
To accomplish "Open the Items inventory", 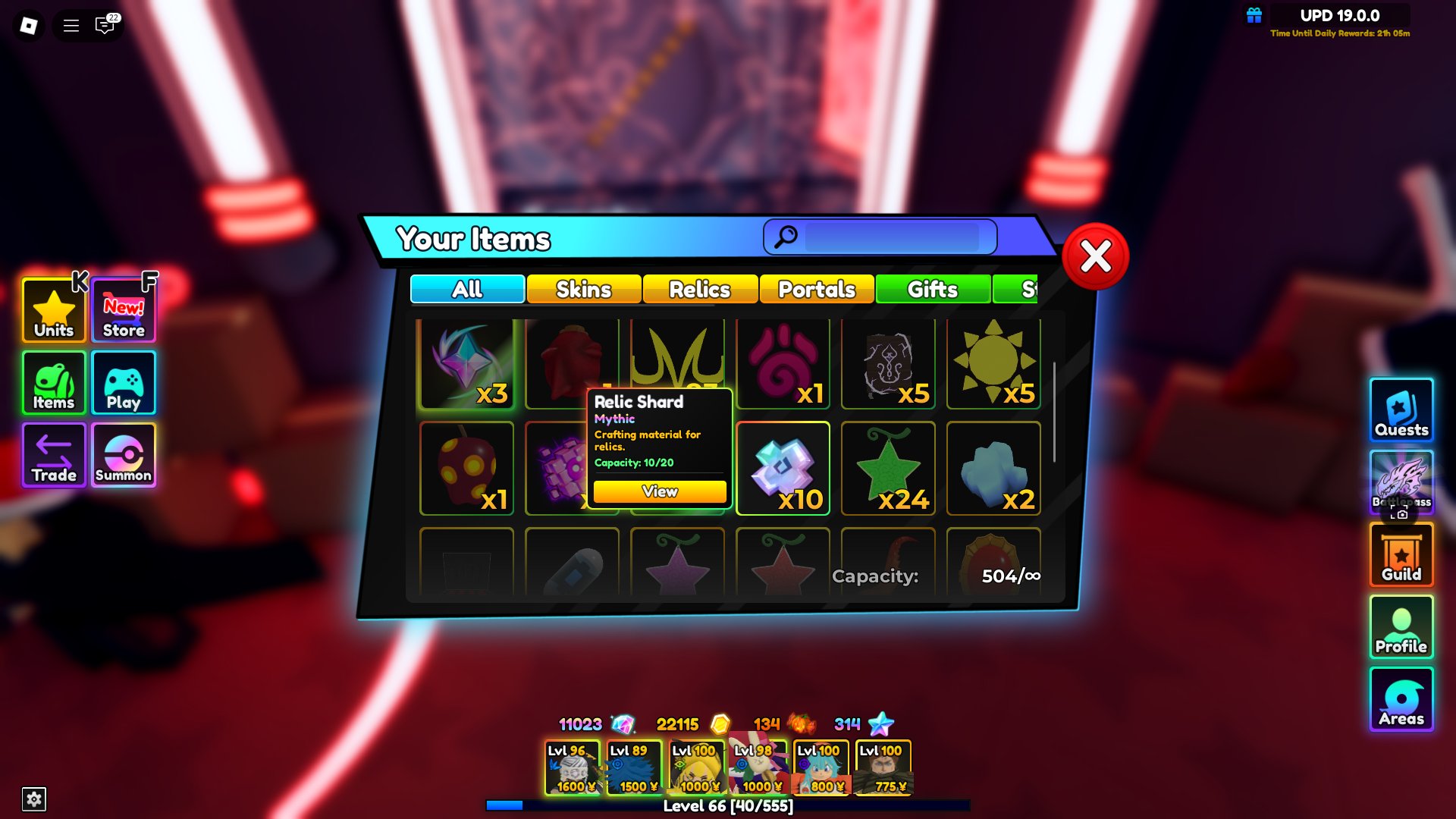I will pos(52,383).
